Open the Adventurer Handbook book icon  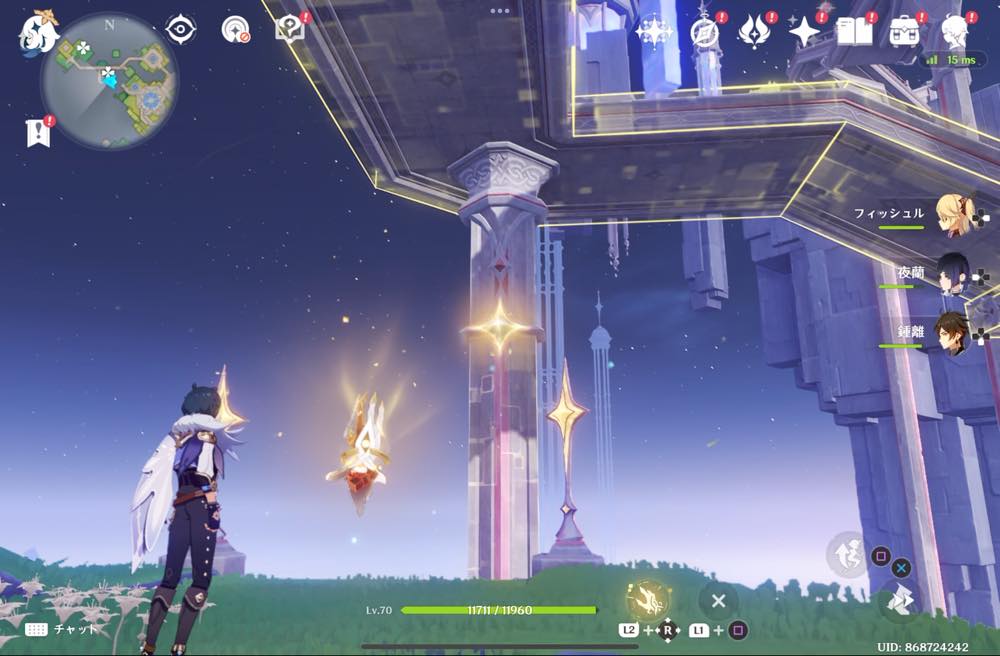pos(855,32)
